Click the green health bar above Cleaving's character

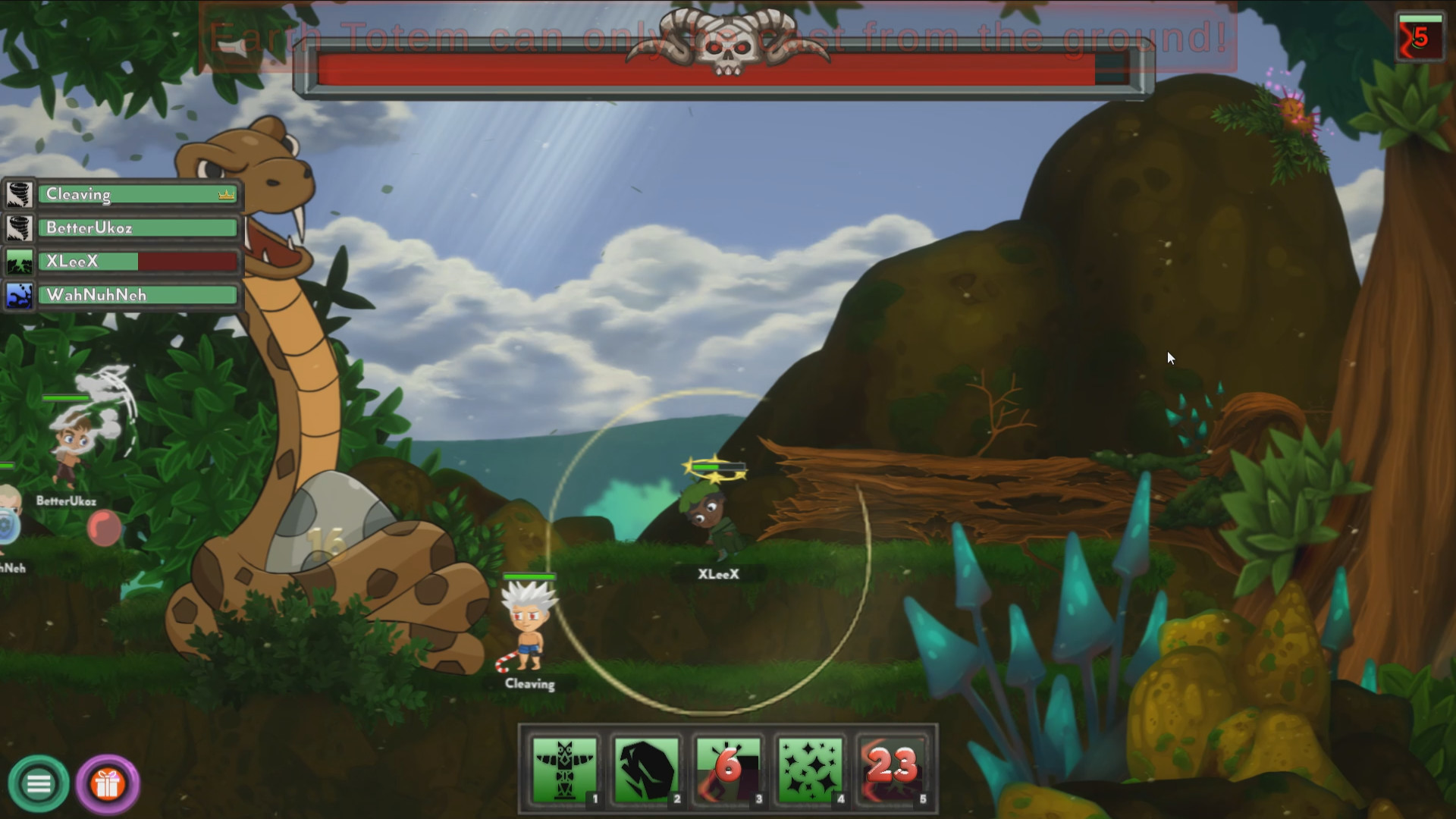tap(529, 577)
